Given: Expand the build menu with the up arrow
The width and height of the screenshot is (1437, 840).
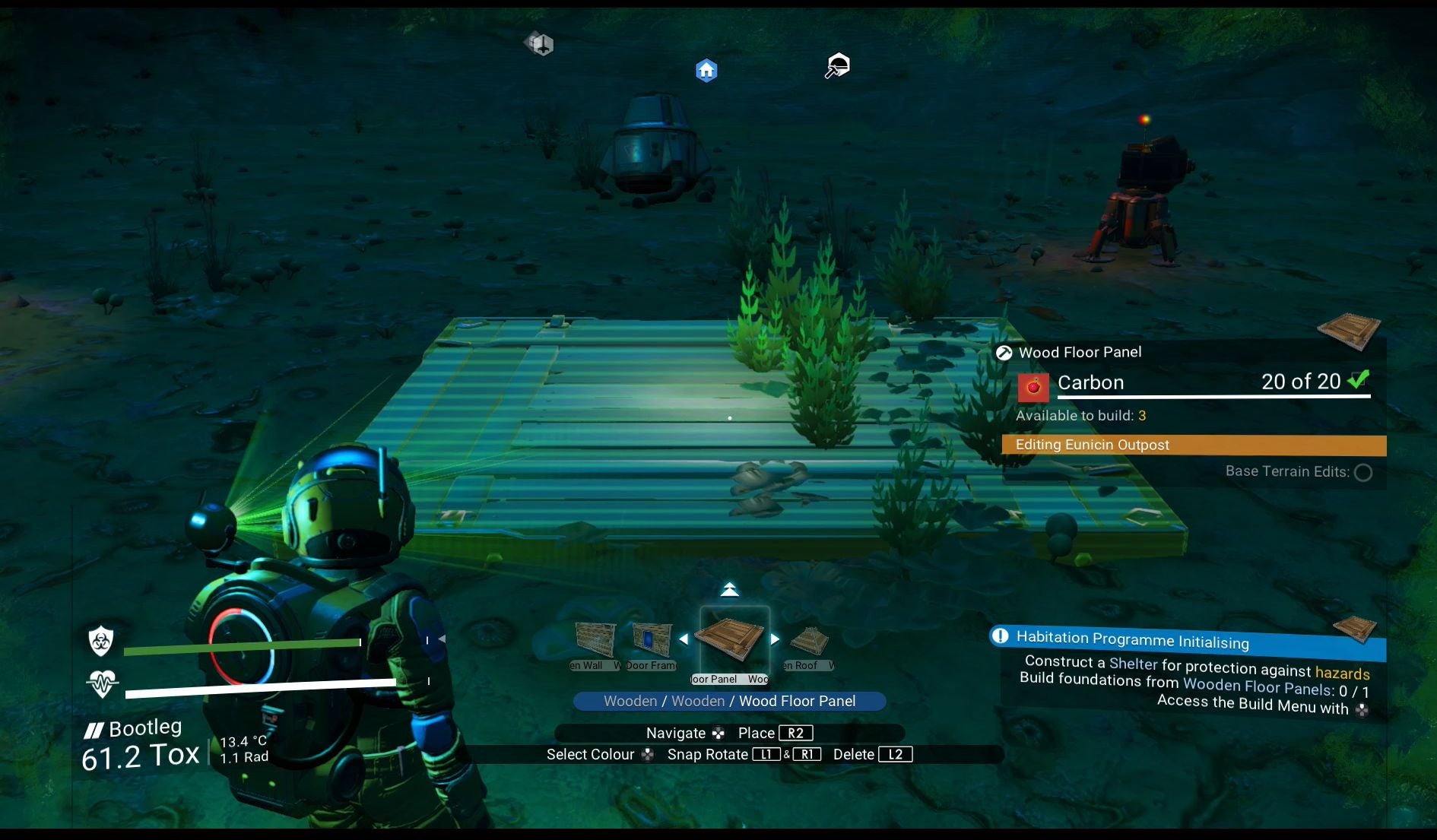Looking at the screenshot, I should point(731,588).
